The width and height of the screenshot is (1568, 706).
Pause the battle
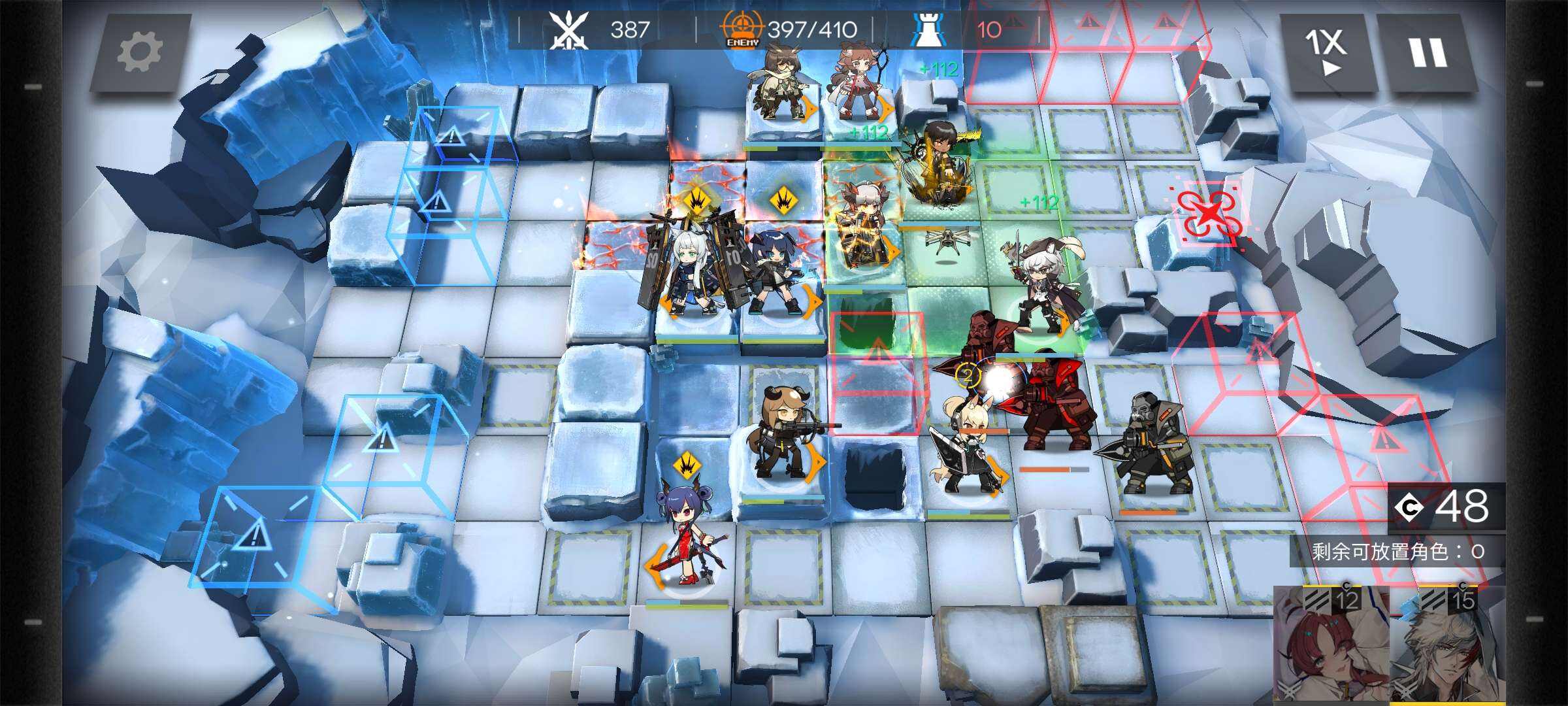pyautogui.click(x=1427, y=52)
